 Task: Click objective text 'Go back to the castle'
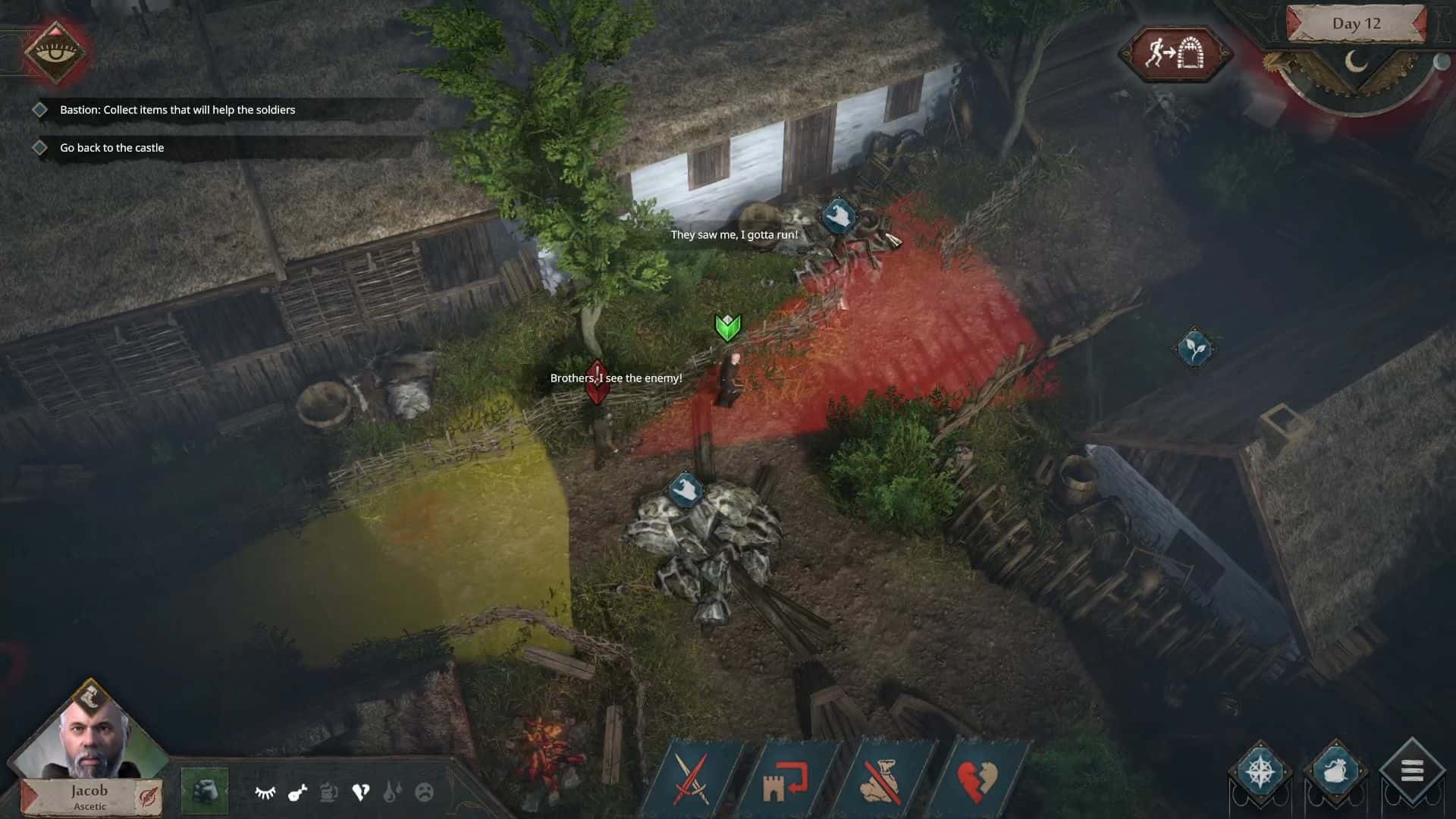(x=111, y=147)
